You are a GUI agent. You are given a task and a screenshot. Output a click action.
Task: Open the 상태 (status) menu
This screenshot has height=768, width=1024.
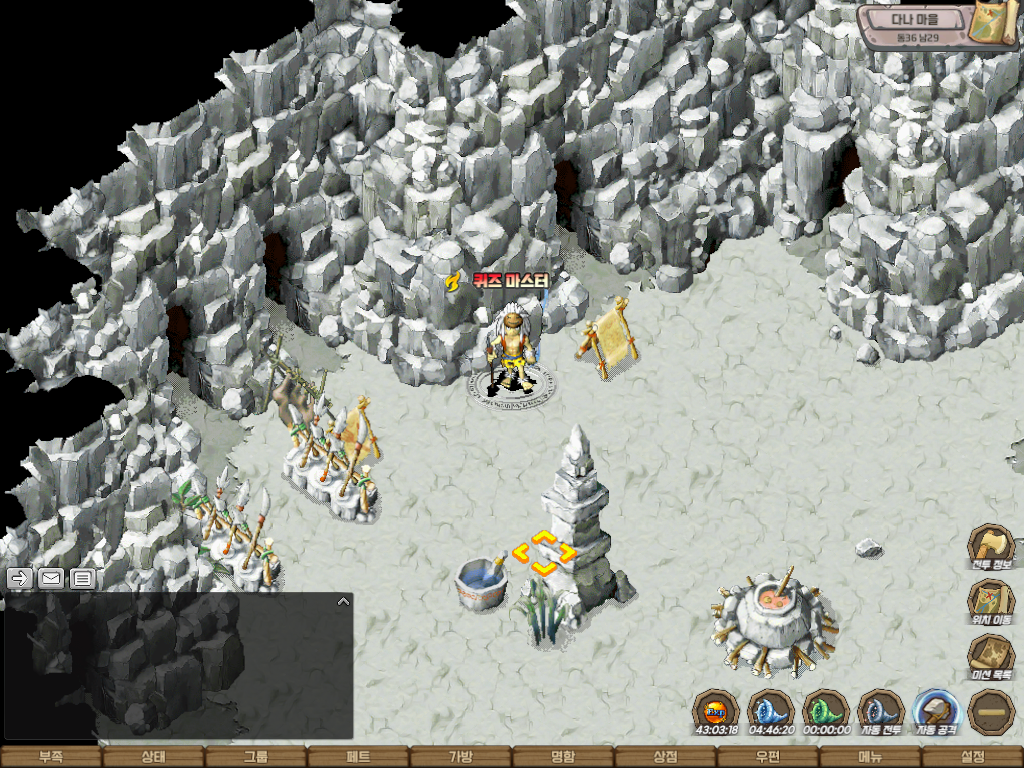click(x=153, y=757)
